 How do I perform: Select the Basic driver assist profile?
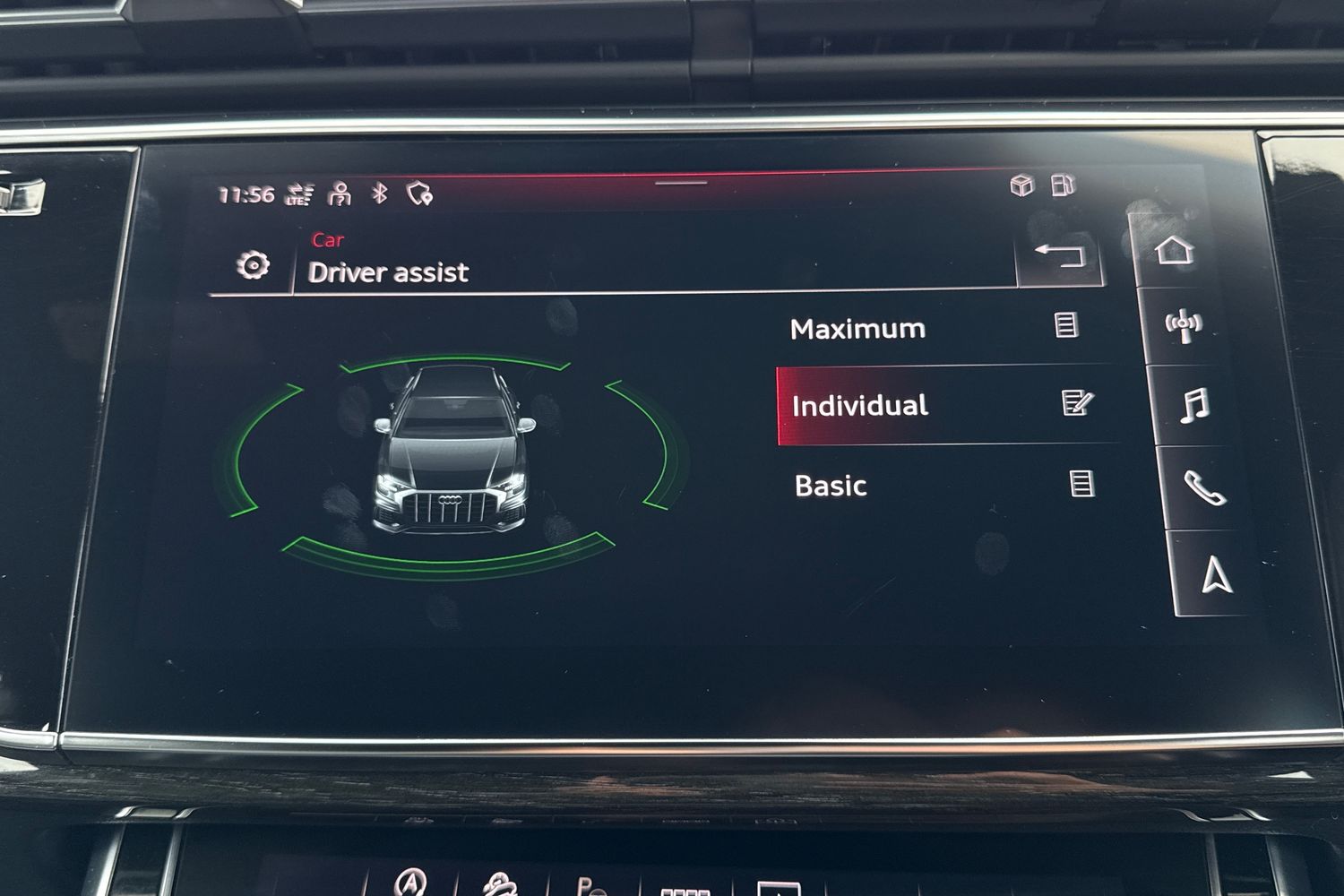click(x=831, y=486)
